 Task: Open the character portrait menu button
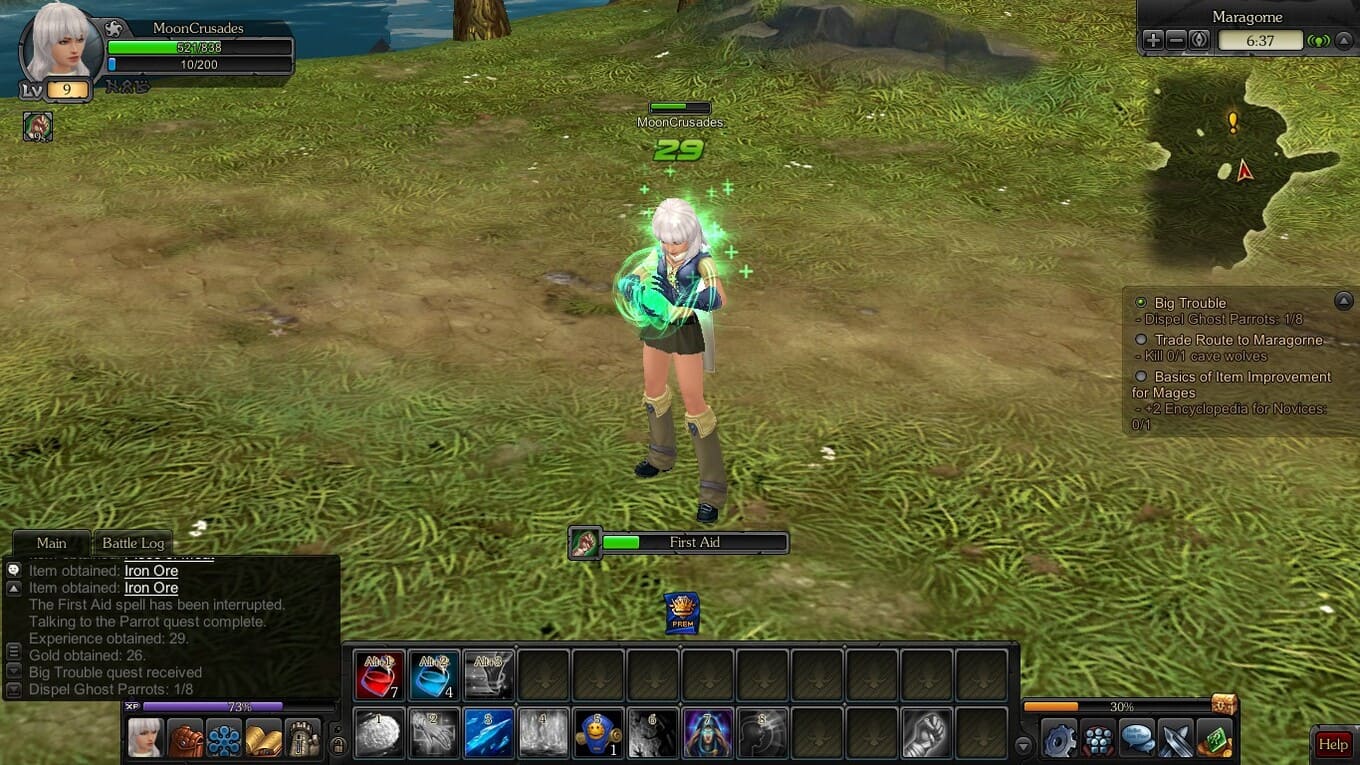145,738
